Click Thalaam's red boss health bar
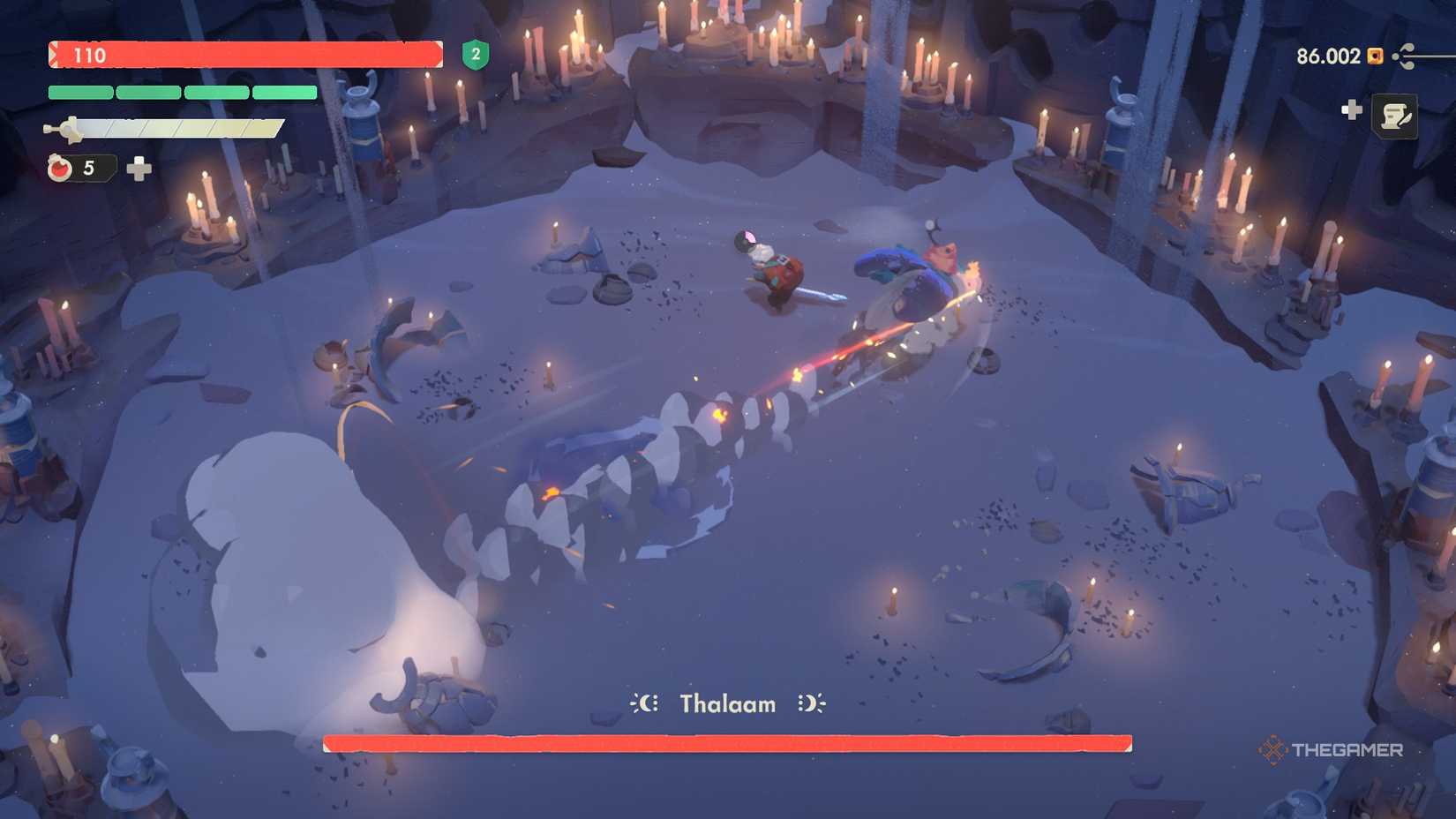 (x=728, y=741)
